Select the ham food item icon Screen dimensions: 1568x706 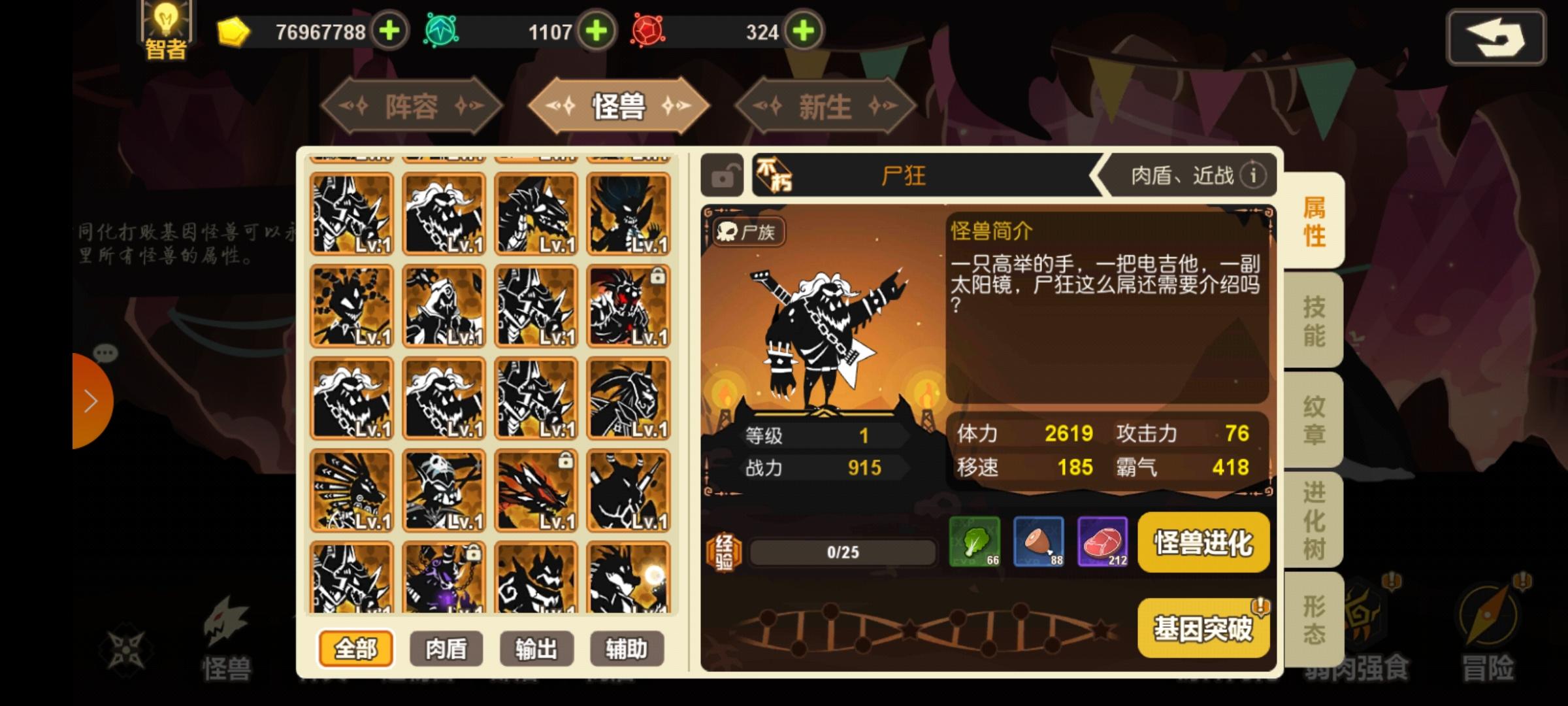1038,541
